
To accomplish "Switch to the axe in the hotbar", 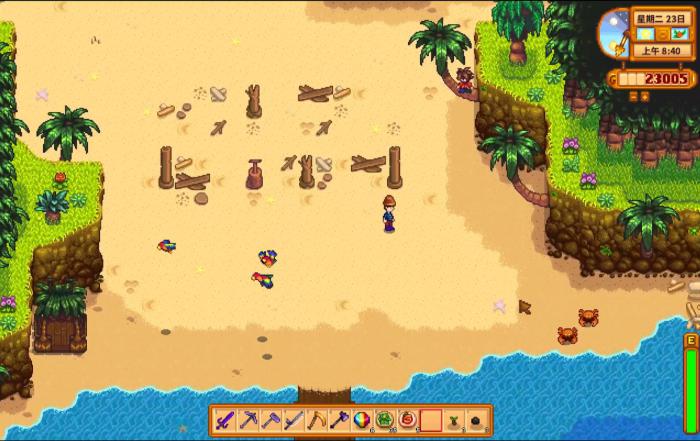I will (x=340, y=420).
